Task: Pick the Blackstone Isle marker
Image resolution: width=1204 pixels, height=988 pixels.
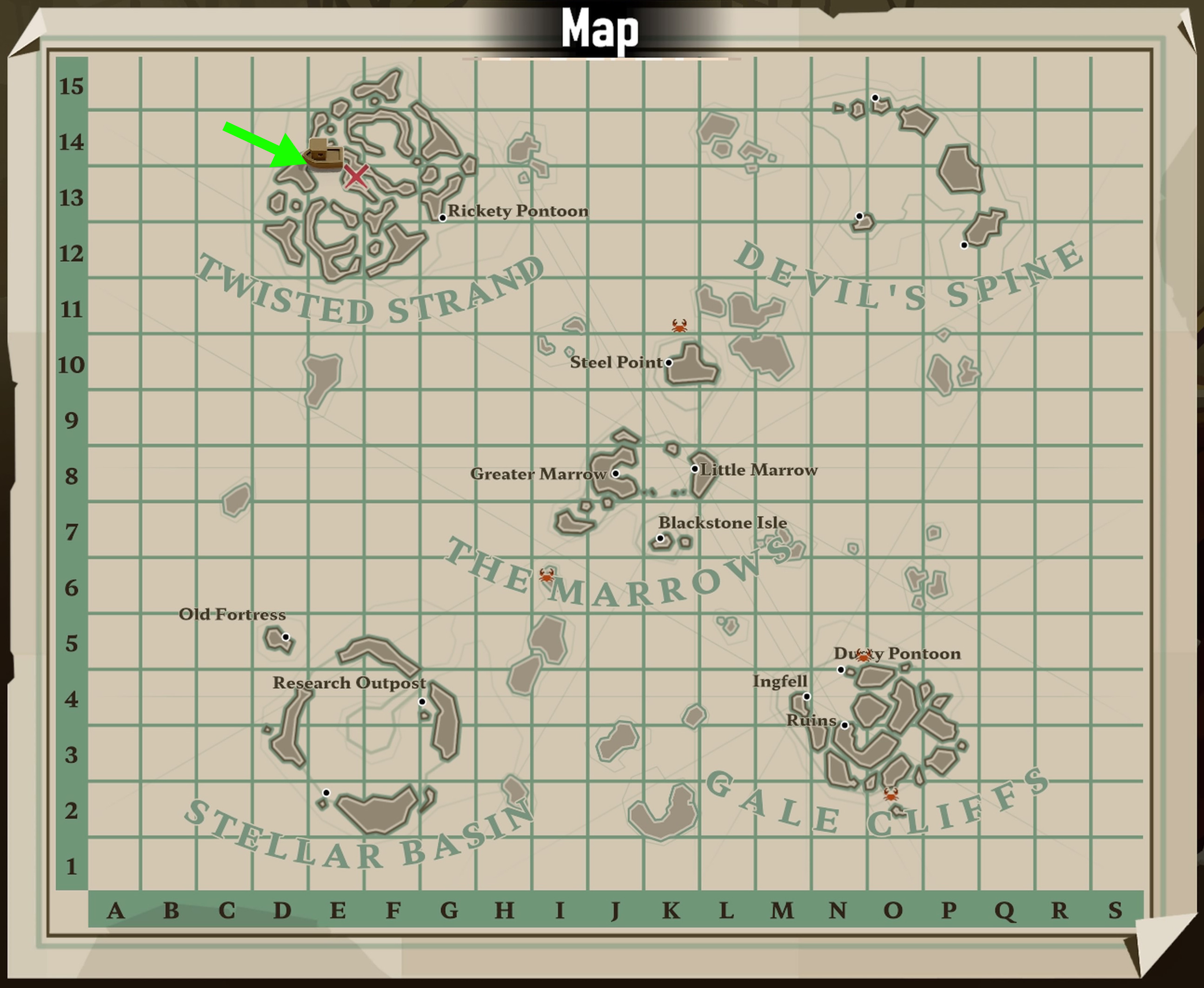Action: click(660, 538)
